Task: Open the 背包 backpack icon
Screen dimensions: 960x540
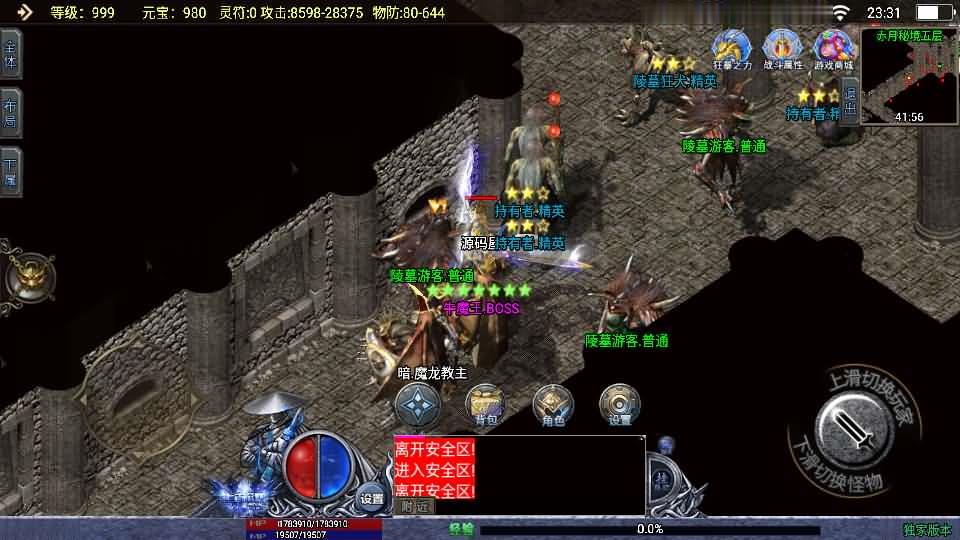Action: click(x=485, y=405)
